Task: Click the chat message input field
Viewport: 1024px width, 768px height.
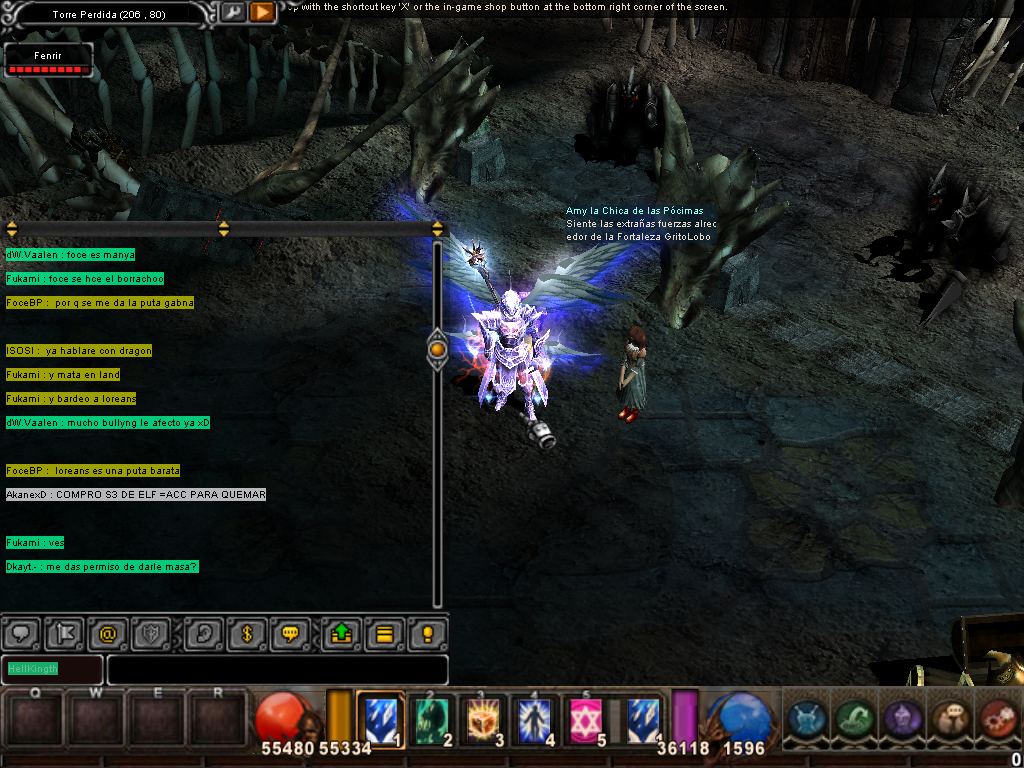Action: tap(277, 669)
